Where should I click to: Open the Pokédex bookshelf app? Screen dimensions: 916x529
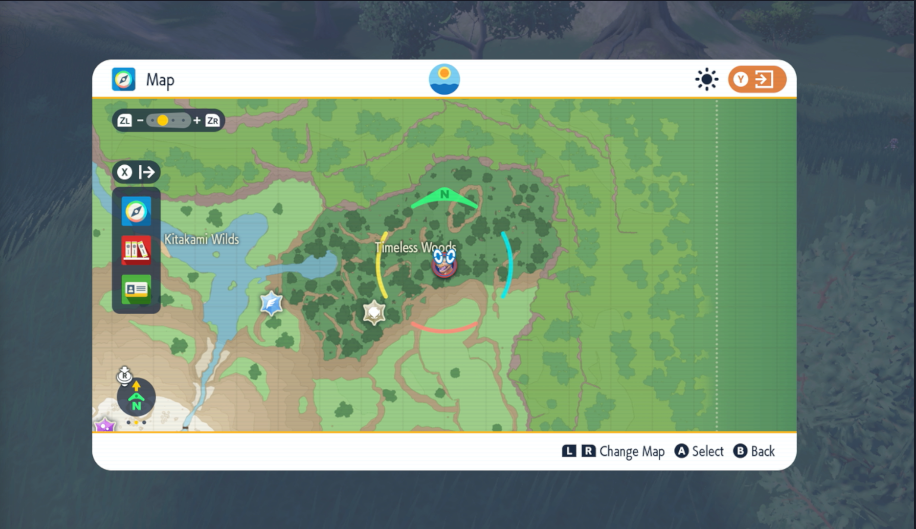pyautogui.click(x=136, y=250)
